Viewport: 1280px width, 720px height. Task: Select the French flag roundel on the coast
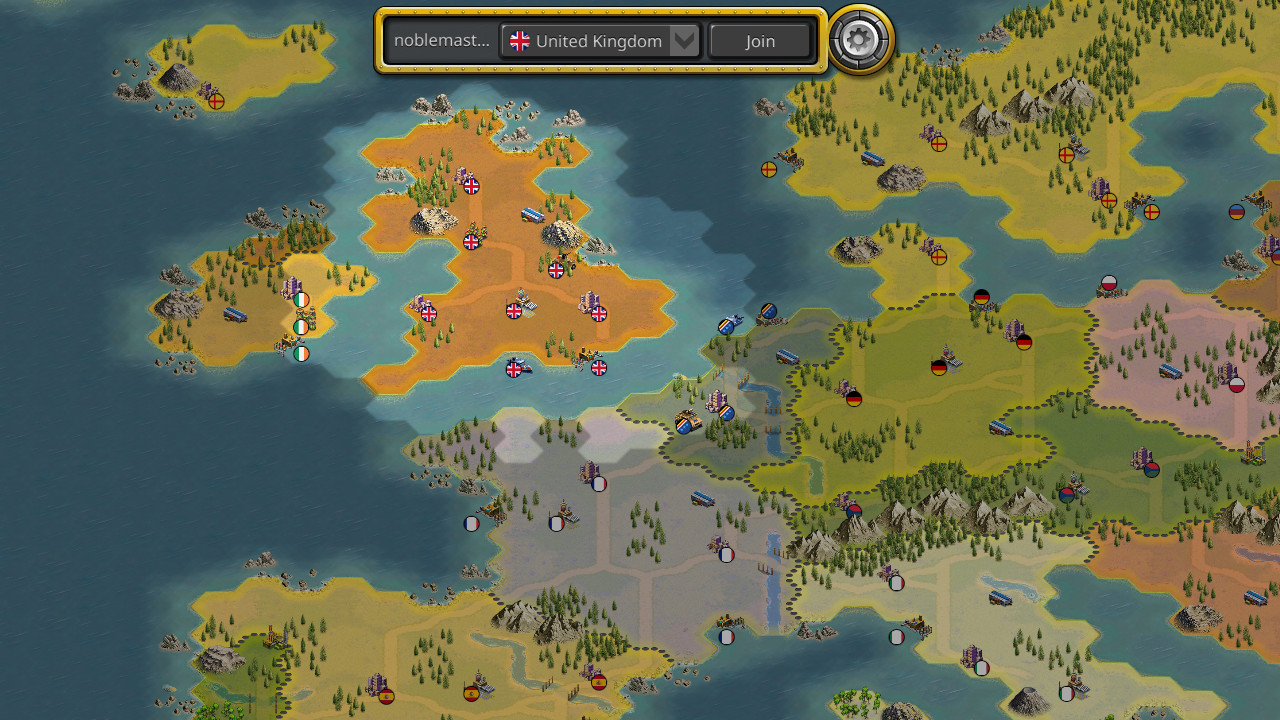tap(472, 522)
